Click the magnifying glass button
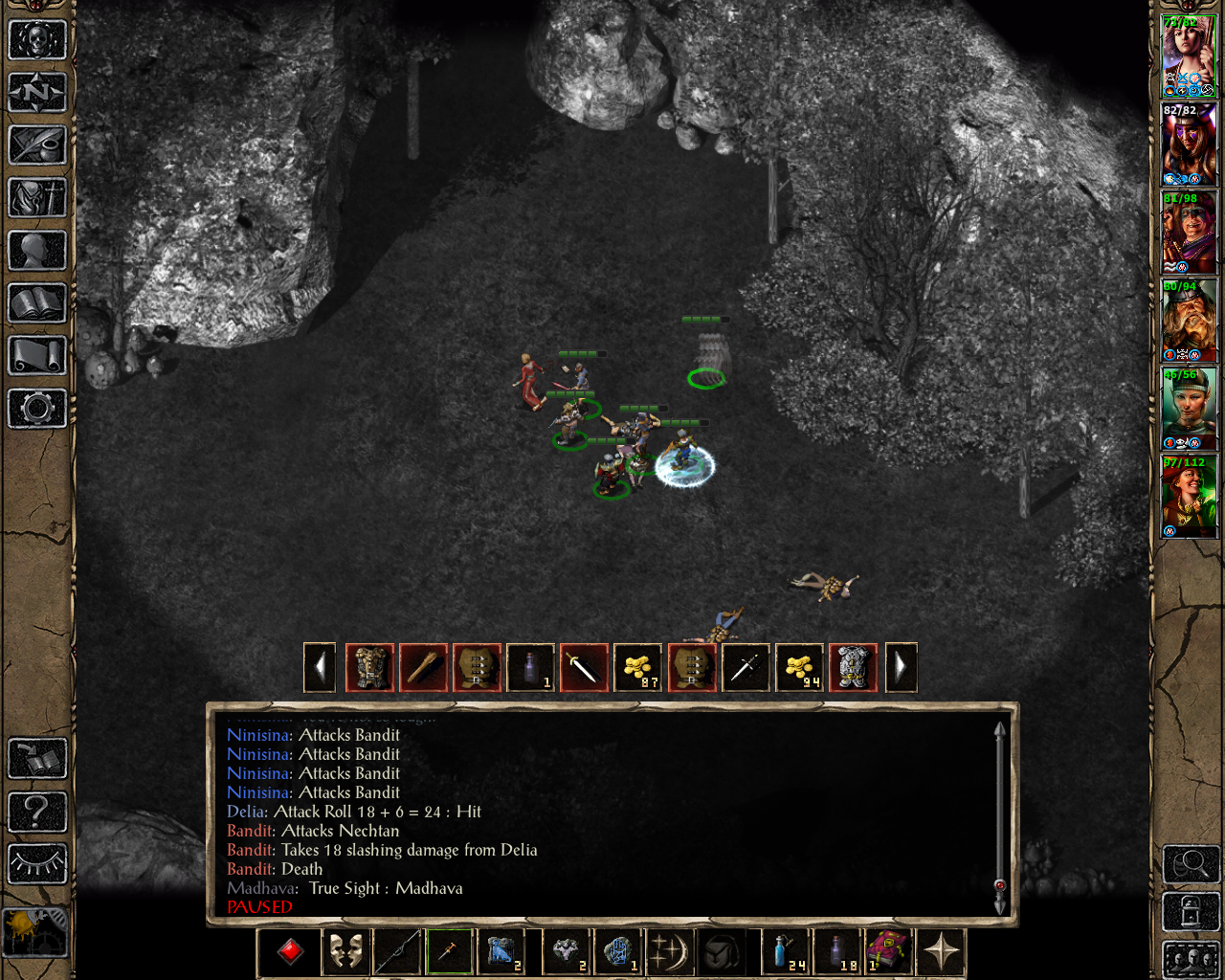Image resolution: width=1225 pixels, height=980 pixels. pos(1190,864)
